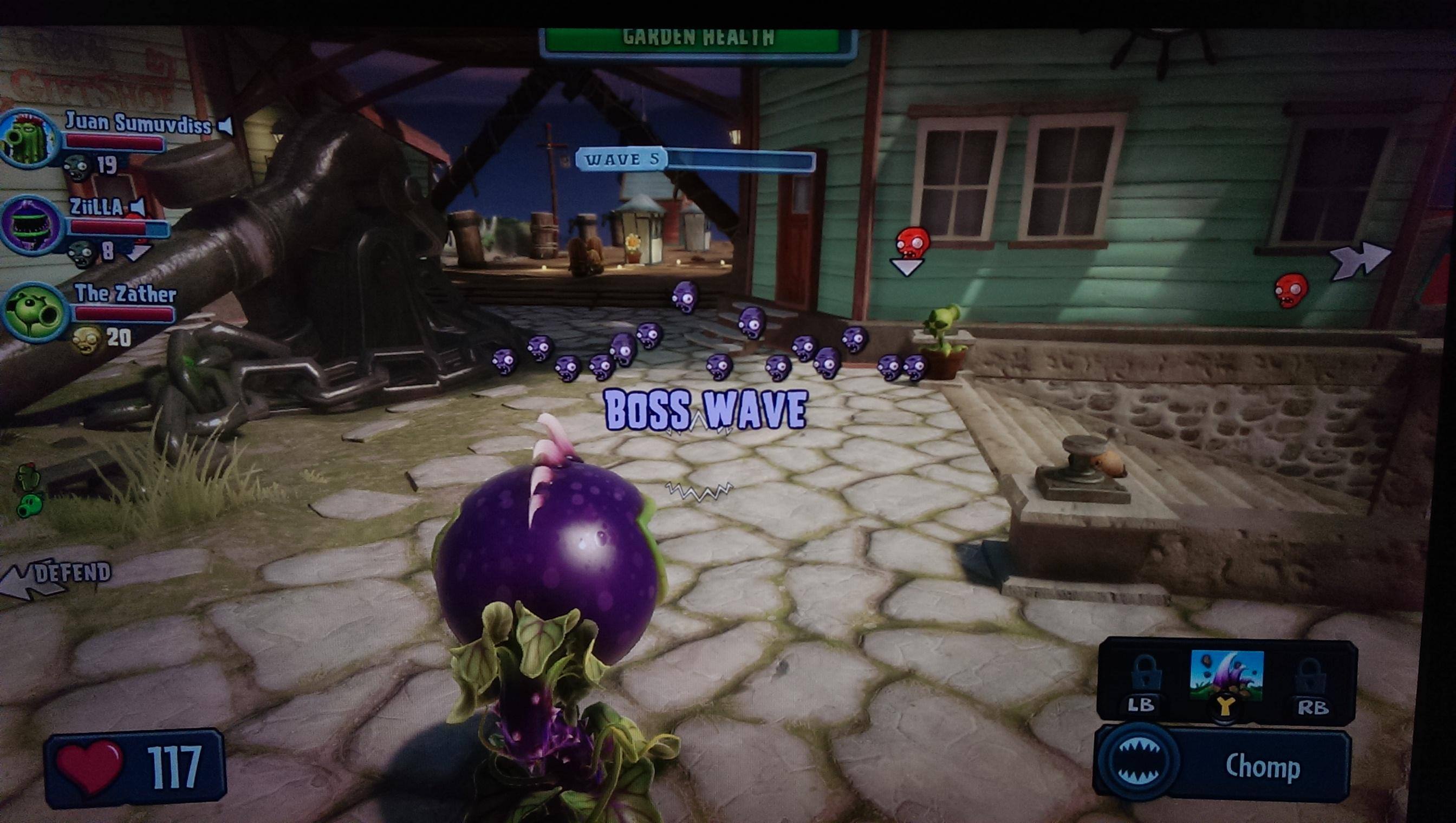The height and width of the screenshot is (823, 1456).
Task: Activate the unlocked purple spike ability icon
Action: point(1226,675)
